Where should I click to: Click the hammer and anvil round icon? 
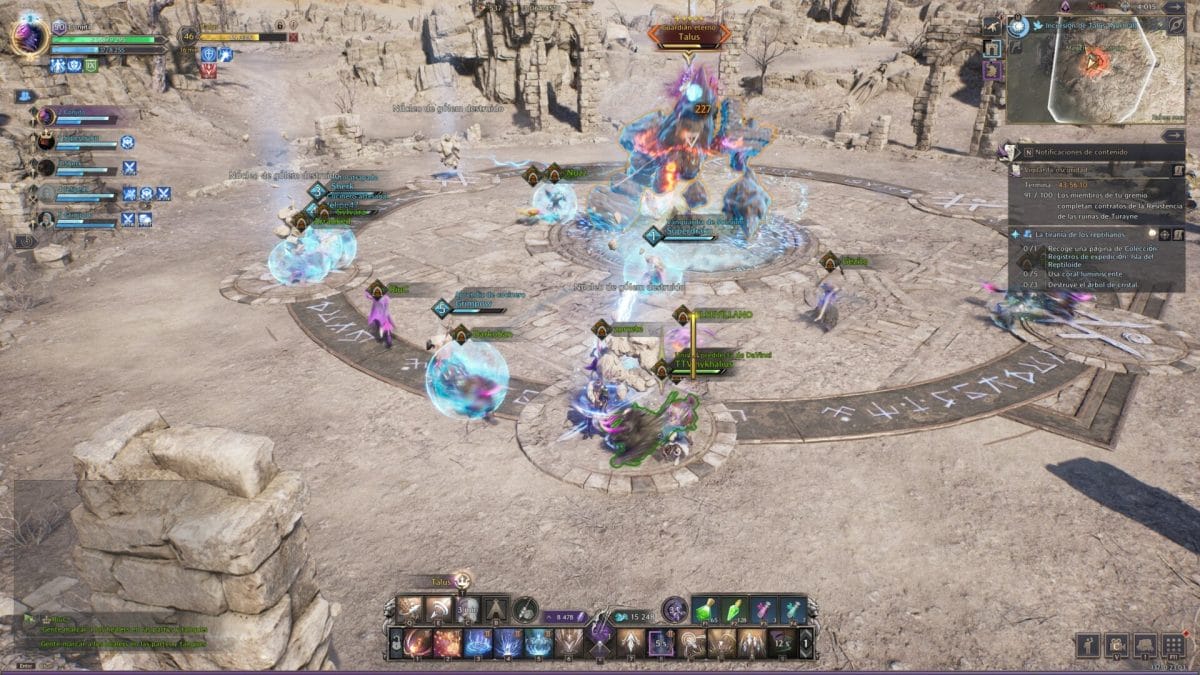point(526,610)
